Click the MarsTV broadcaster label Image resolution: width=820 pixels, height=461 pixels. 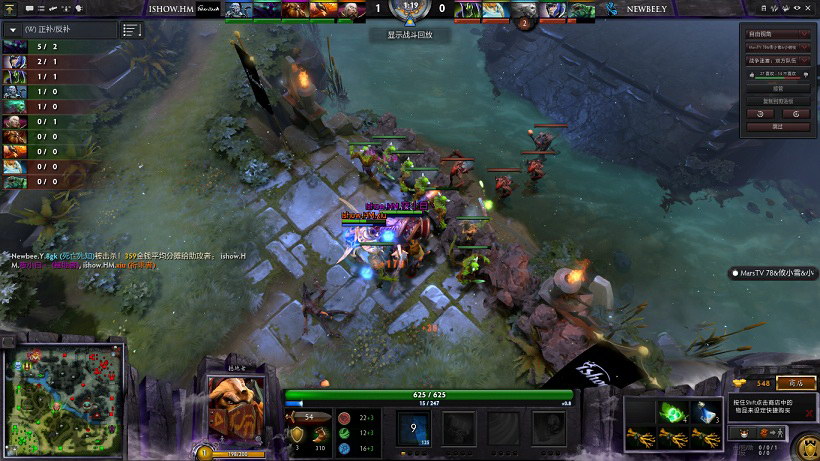pos(773,272)
